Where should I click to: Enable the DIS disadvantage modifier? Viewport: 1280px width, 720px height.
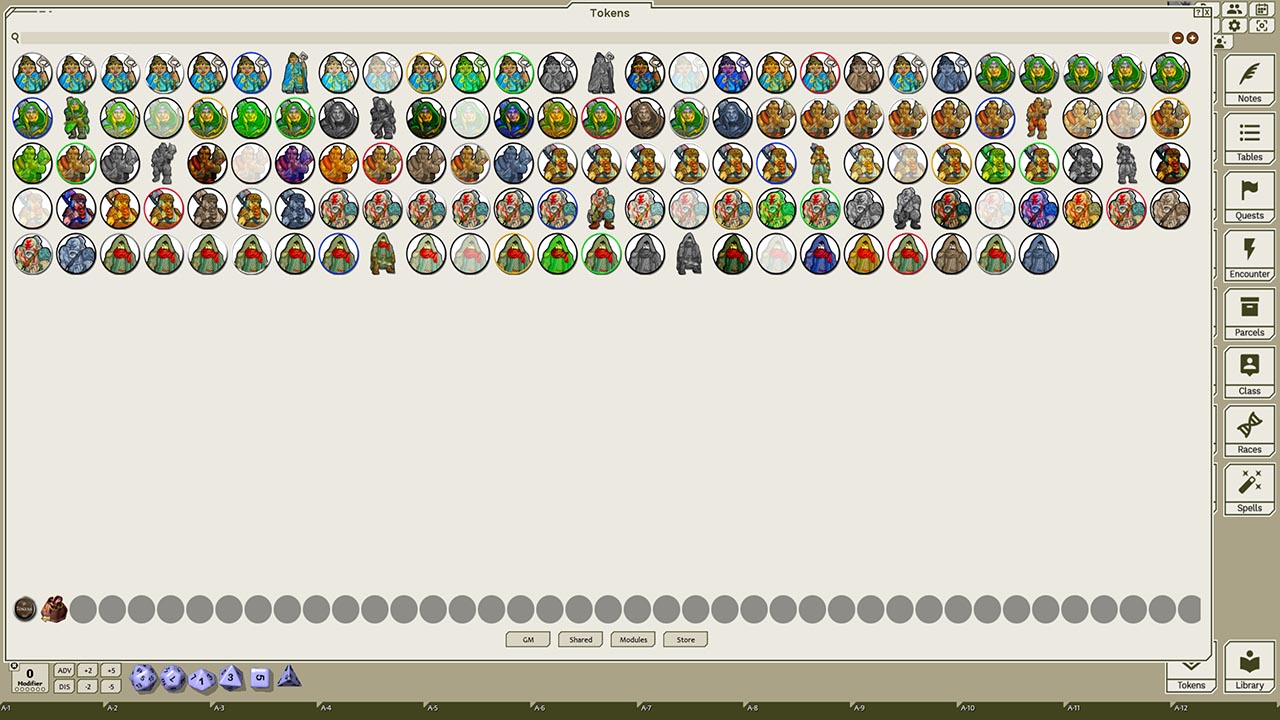pos(64,686)
